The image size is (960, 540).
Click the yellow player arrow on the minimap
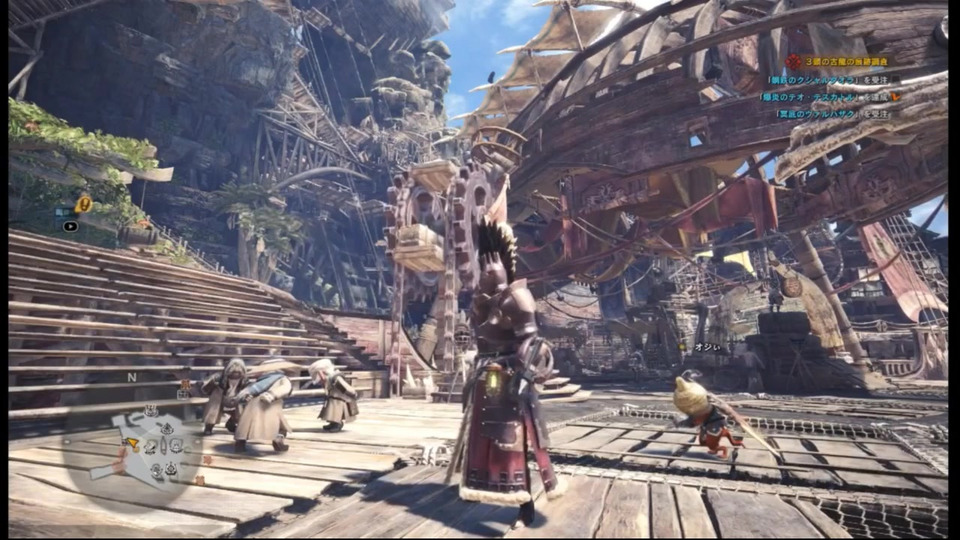tap(132, 440)
